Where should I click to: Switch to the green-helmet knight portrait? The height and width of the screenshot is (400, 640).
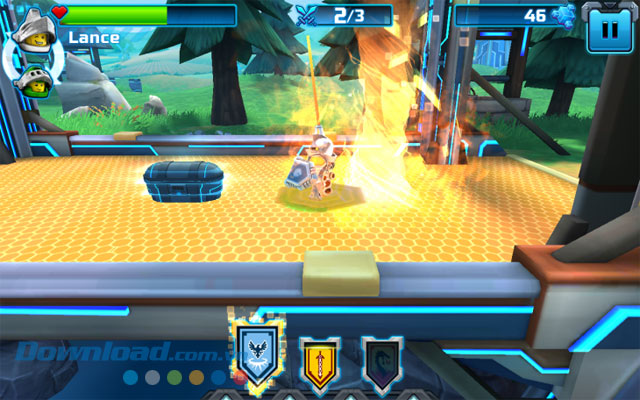click(x=33, y=80)
